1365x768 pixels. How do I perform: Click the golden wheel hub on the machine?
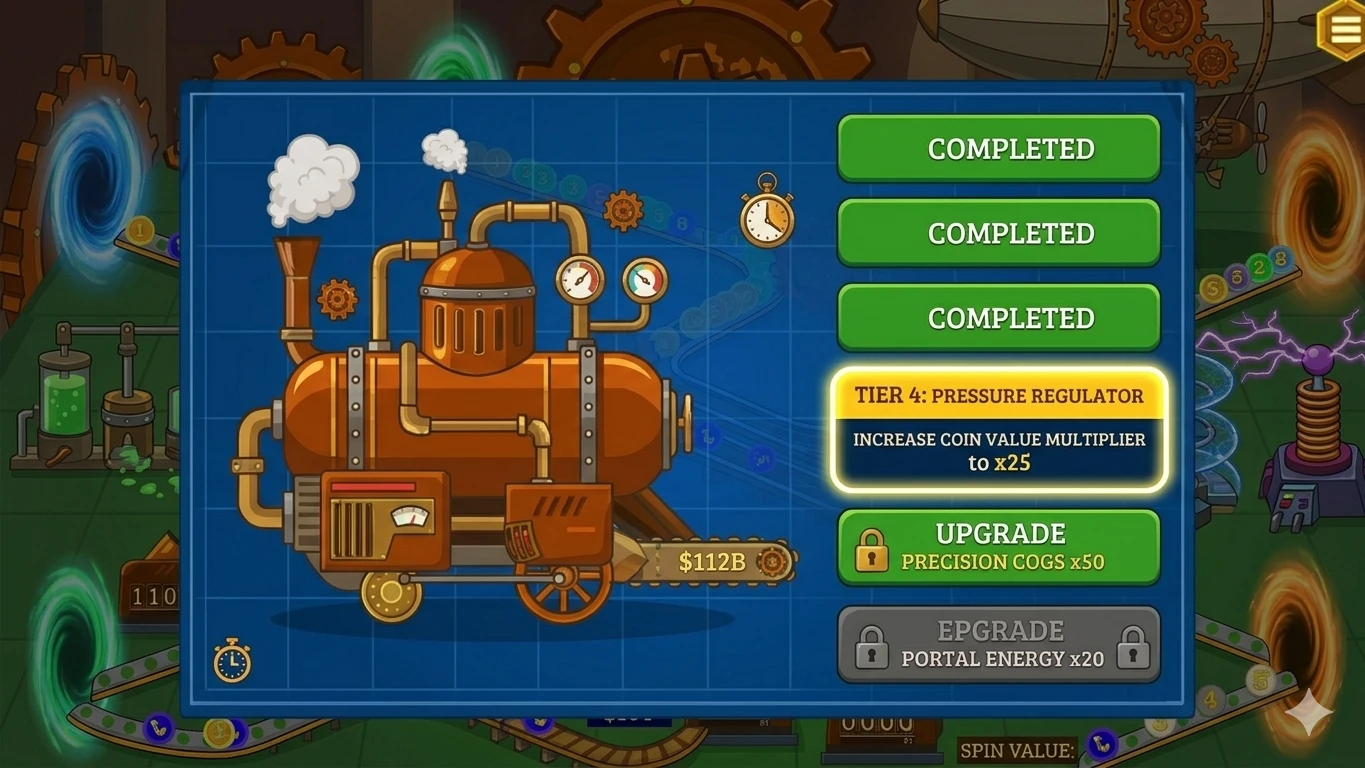[390, 593]
